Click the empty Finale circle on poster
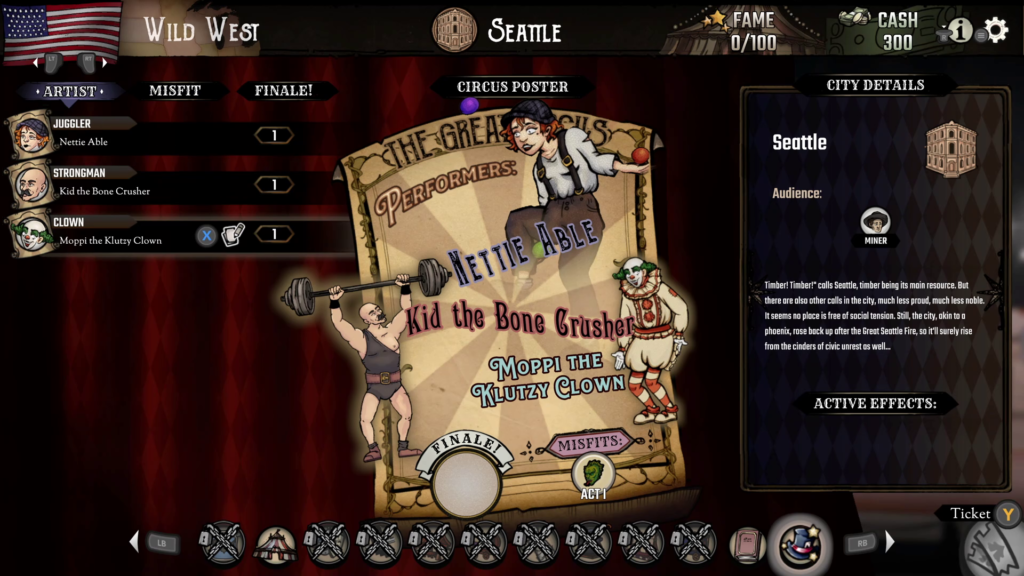The width and height of the screenshot is (1024, 576). [466, 483]
